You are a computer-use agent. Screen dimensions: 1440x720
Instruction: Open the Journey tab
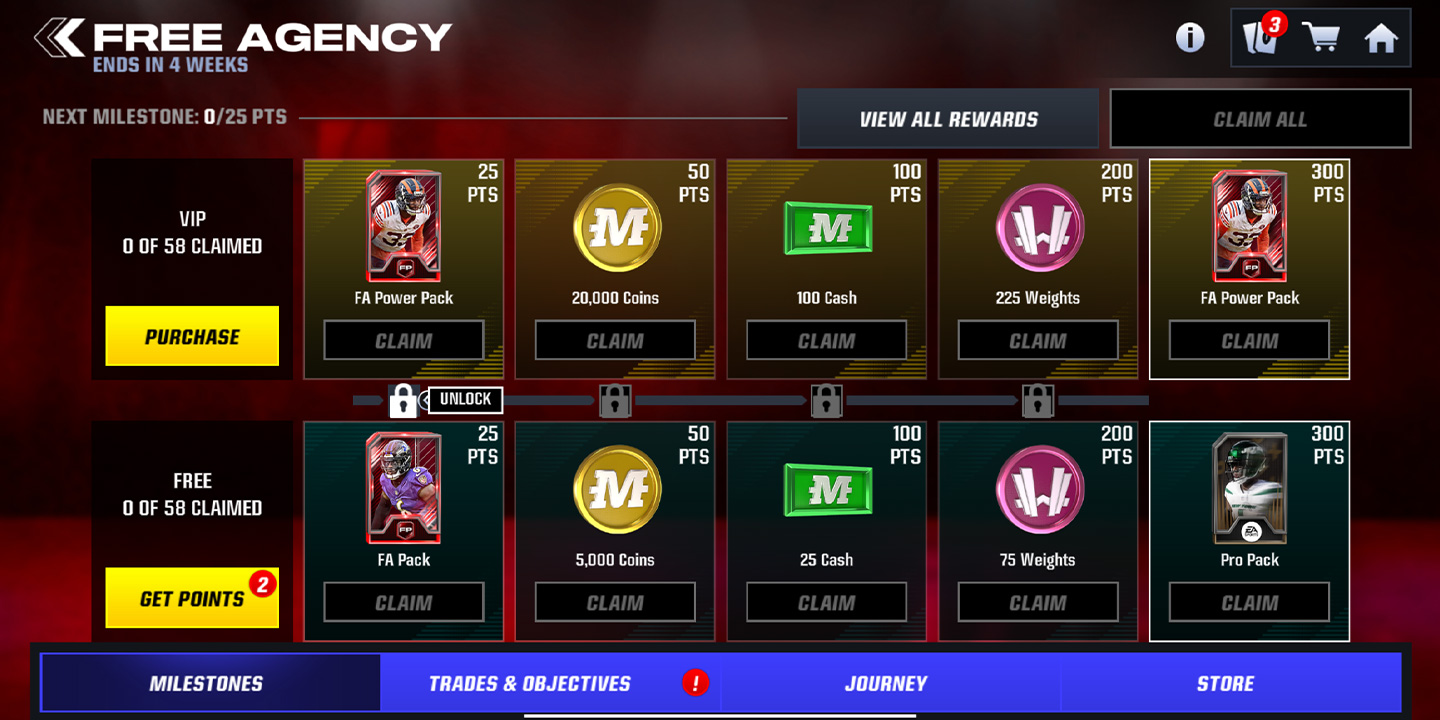pos(886,683)
